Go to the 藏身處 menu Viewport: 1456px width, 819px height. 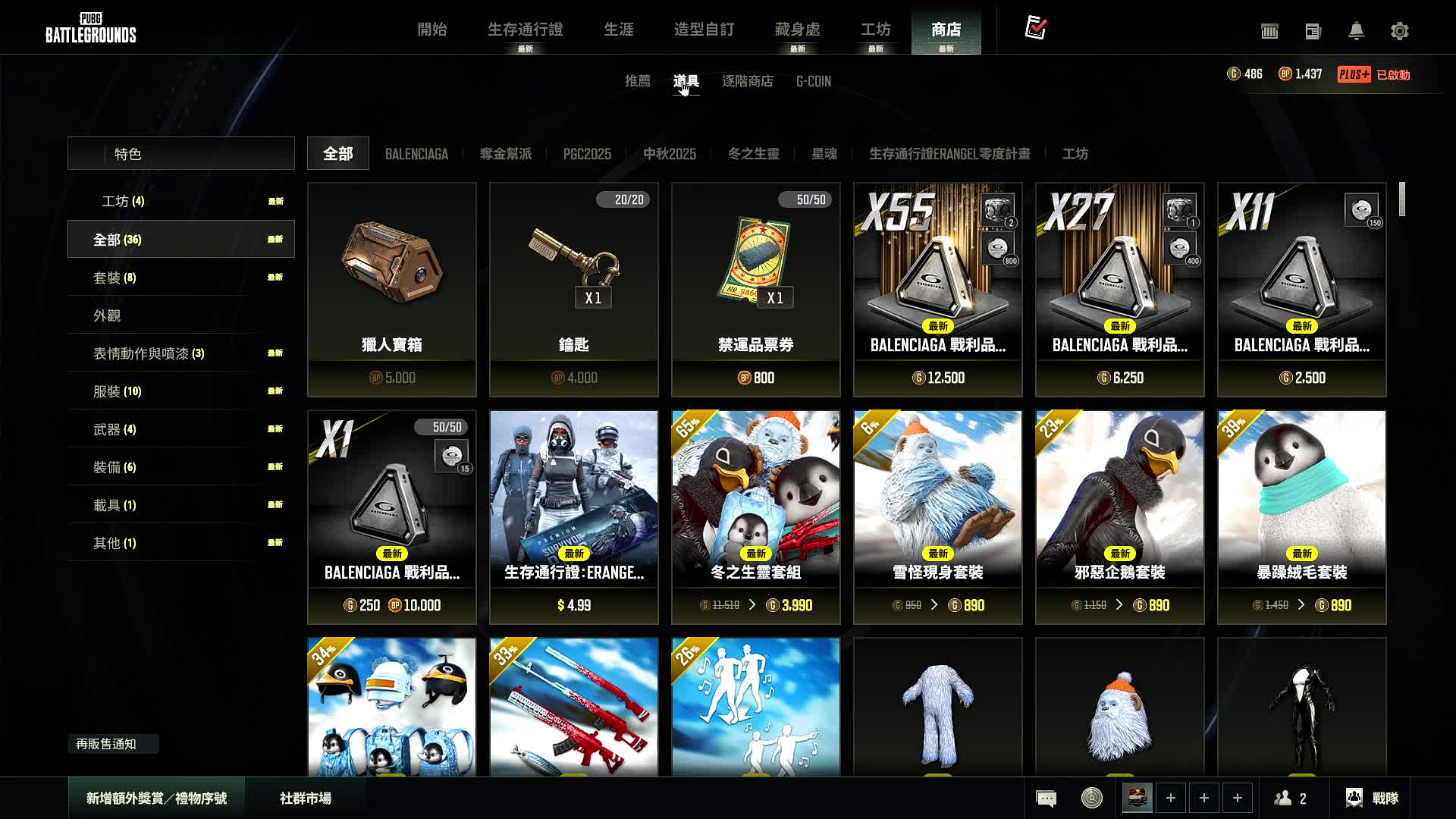(797, 30)
